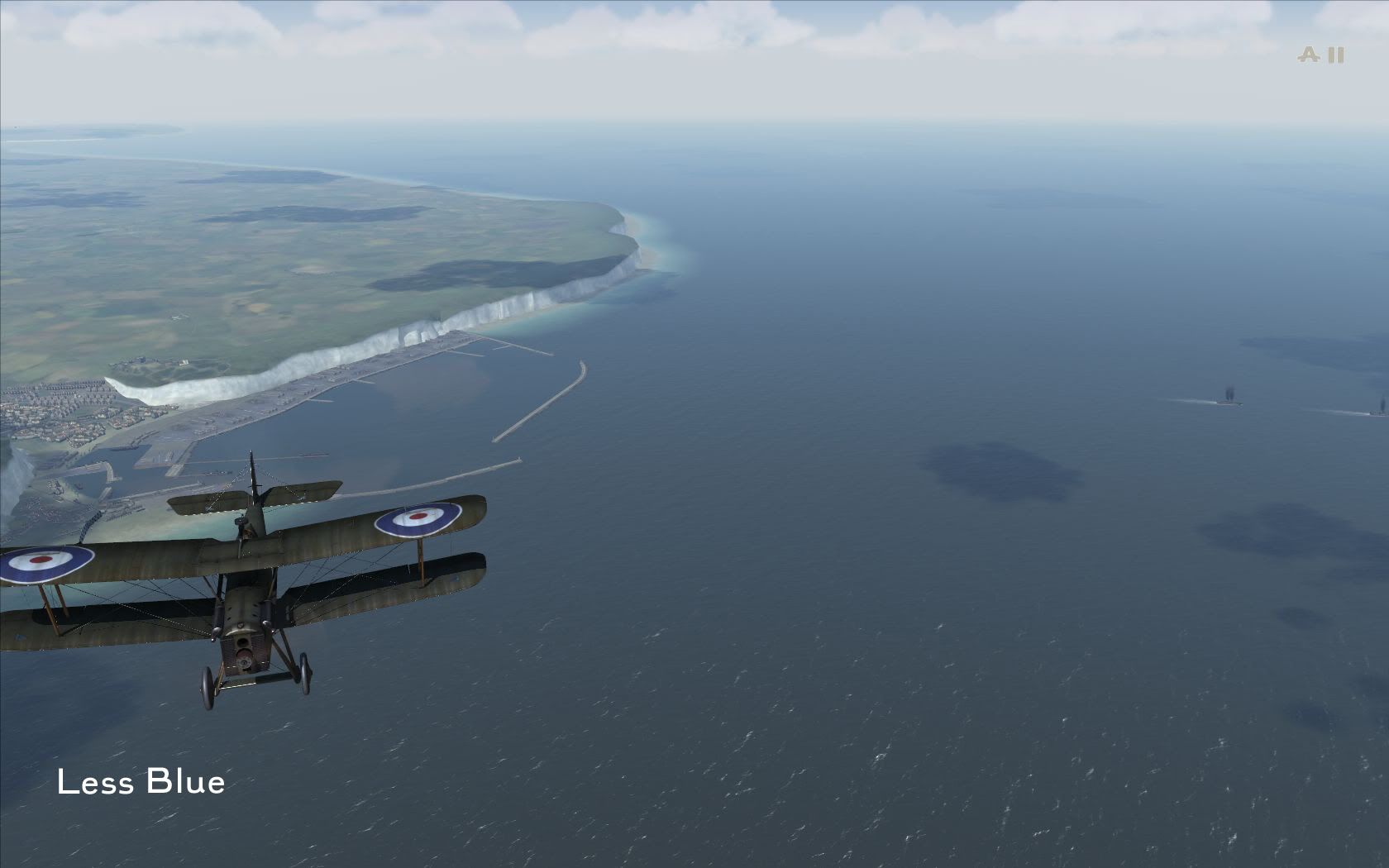Screen dimensions: 1389x868
Task: Click the autopilot "A" indicator icon
Action: tap(1309, 55)
